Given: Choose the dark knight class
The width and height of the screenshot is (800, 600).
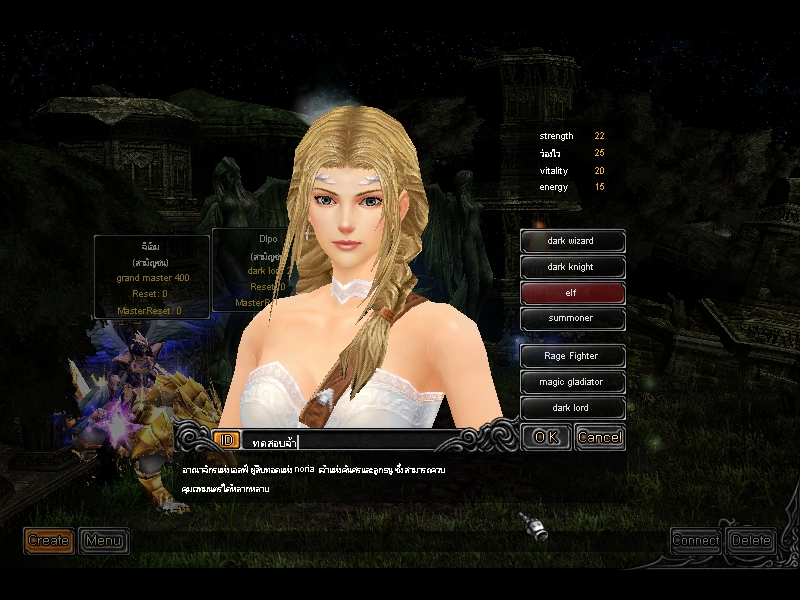Looking at the screenshot, I should click(x=573, y=267).
